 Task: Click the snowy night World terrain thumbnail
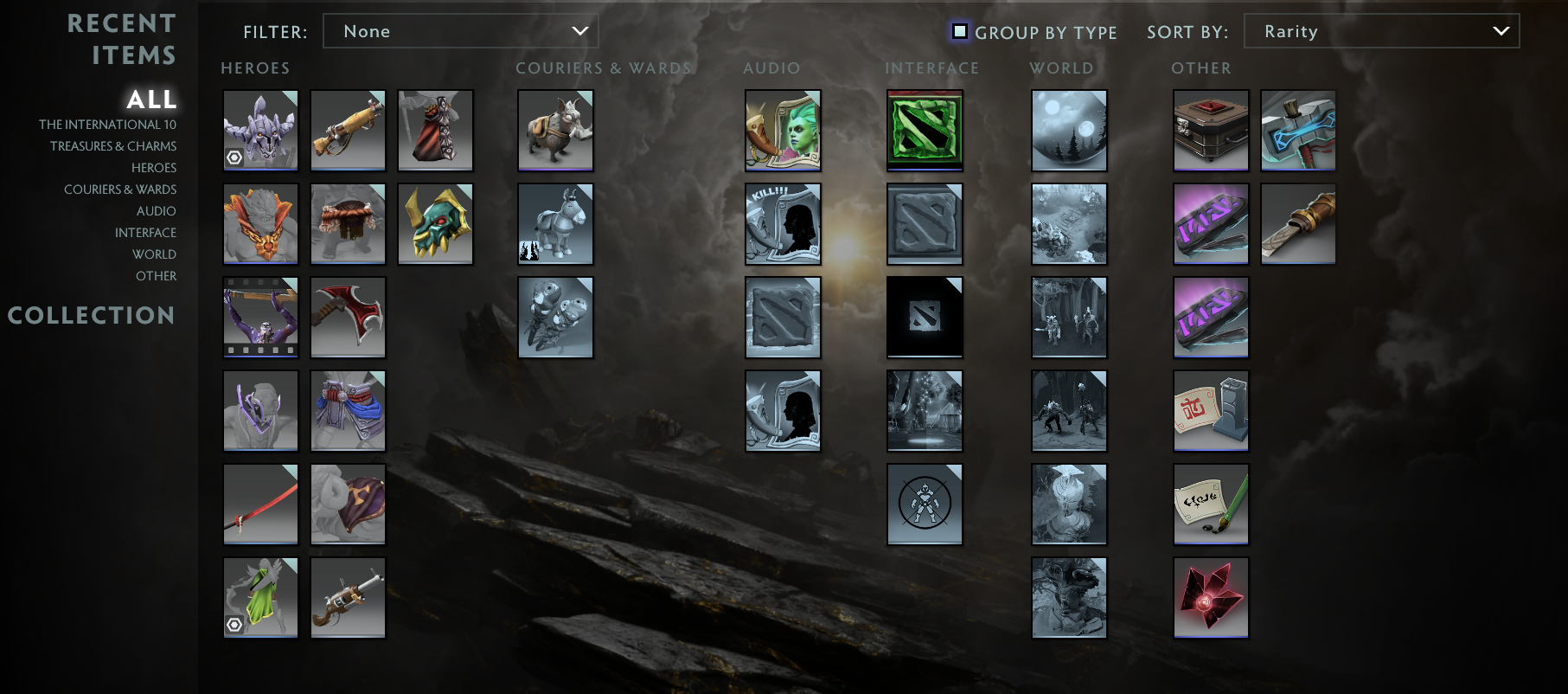1068,130
